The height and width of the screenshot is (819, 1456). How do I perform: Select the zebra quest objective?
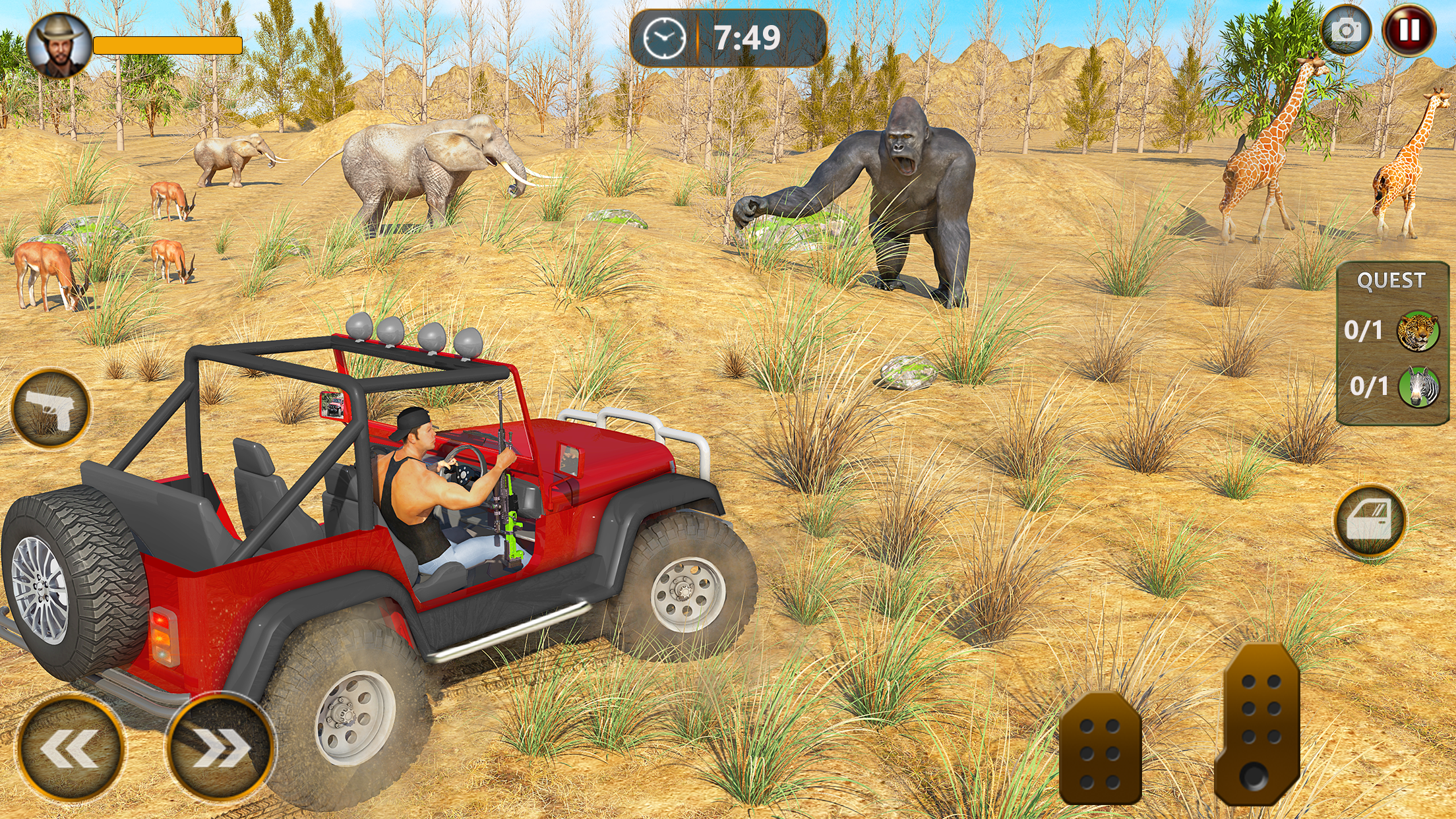point(1418,387)
